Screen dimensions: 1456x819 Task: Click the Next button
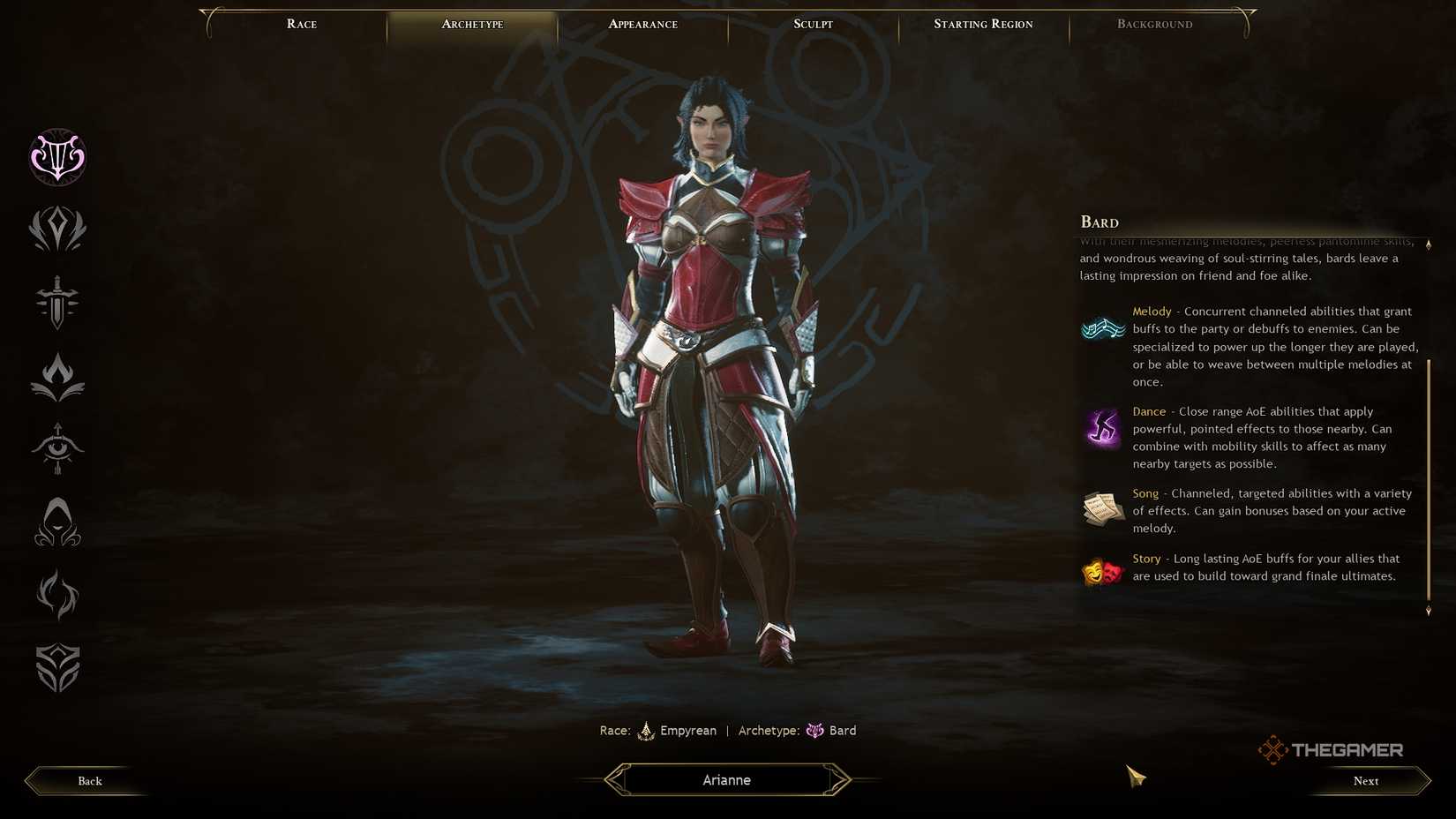point(1365,780)
